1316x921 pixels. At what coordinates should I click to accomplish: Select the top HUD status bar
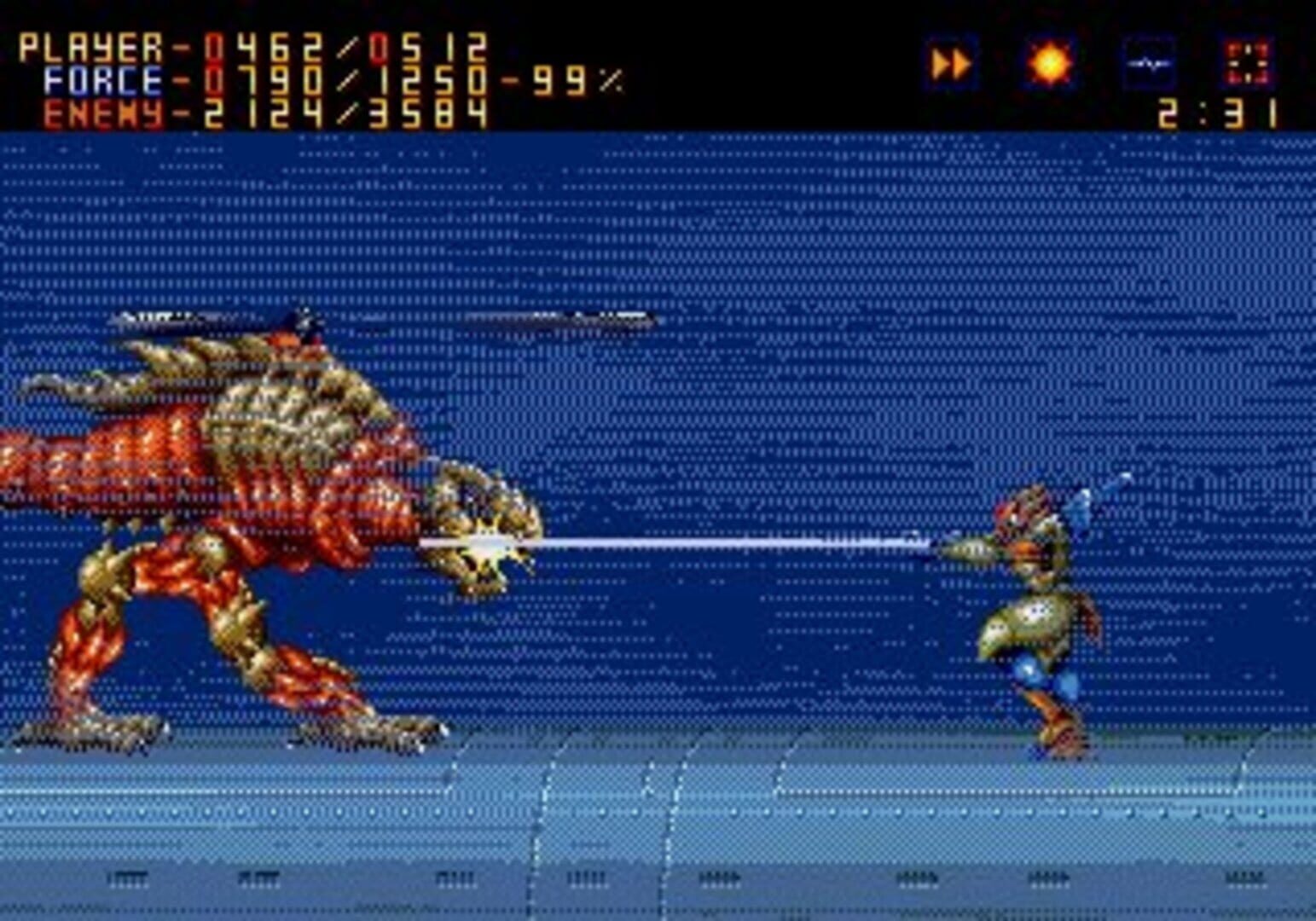[x=657, y=64]
